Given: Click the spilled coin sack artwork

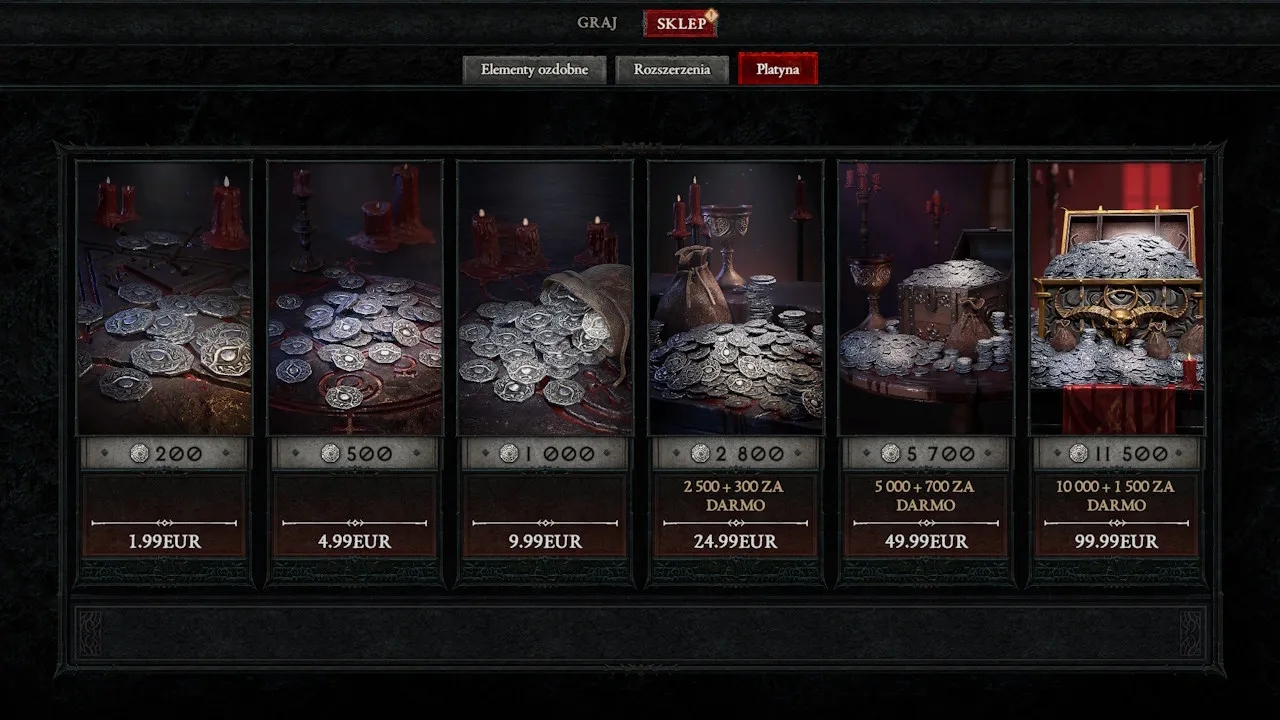Looking at the screenshot, I should (x=546, y=300).
